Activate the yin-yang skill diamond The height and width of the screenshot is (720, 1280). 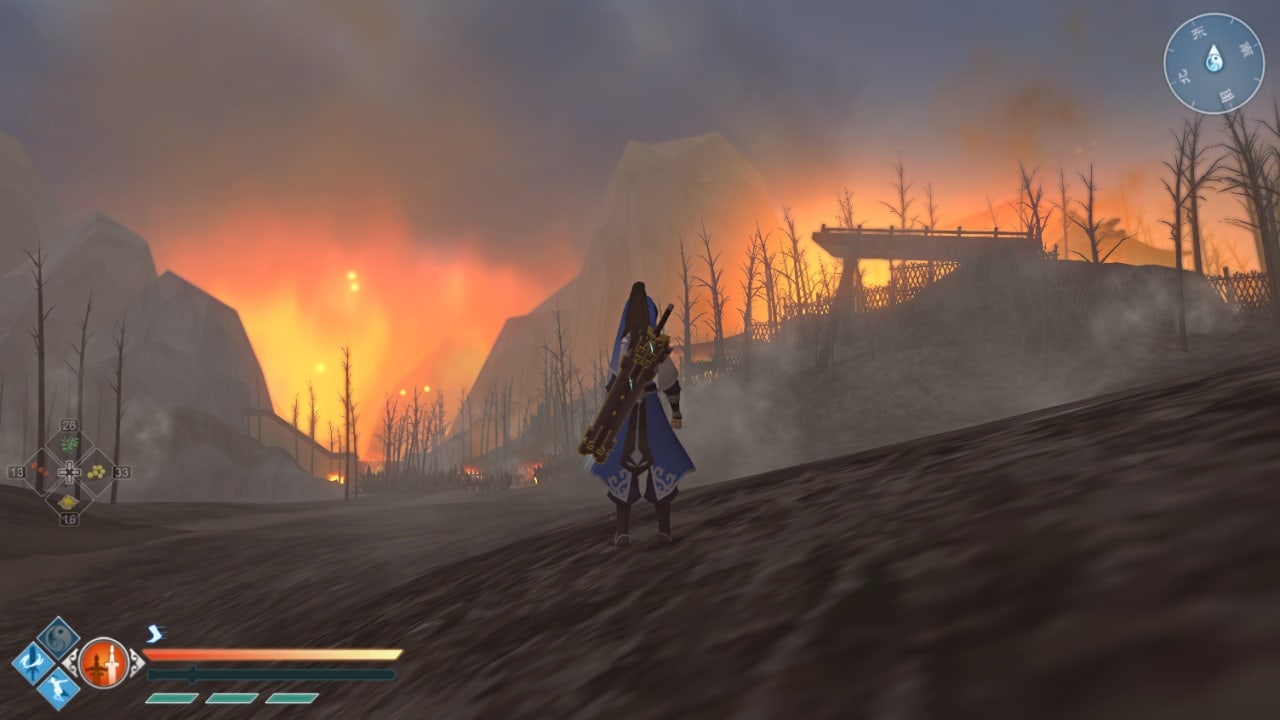(x=58, y=637)
